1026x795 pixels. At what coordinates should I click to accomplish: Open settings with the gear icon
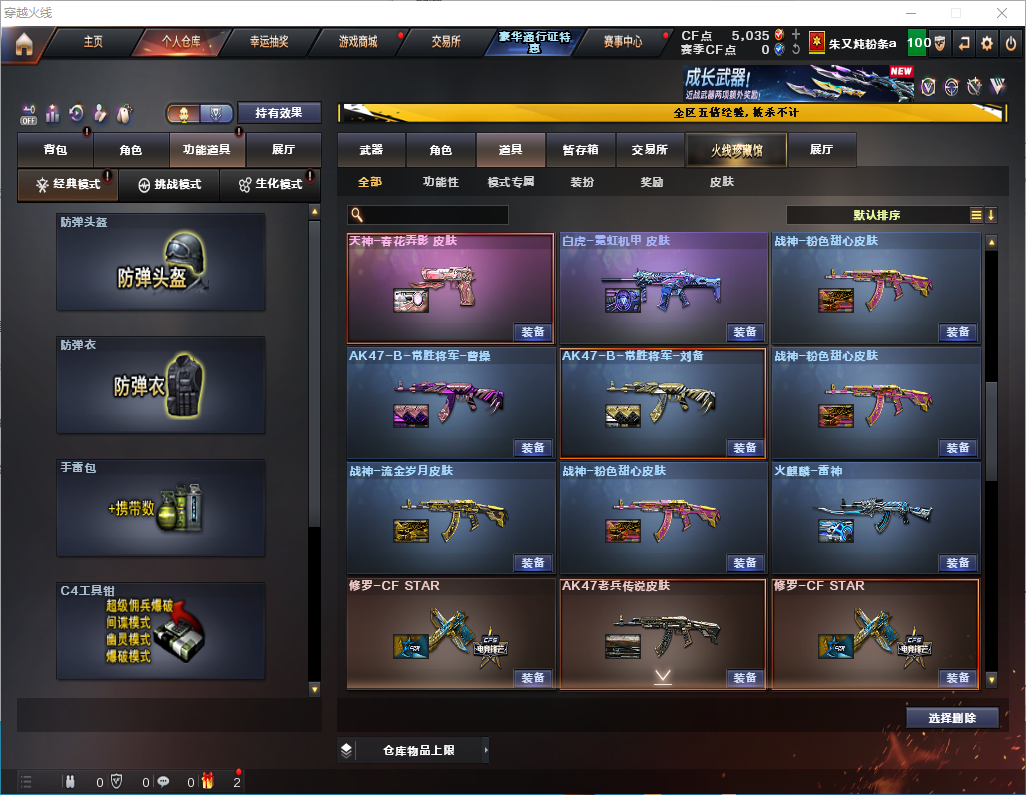987,43
